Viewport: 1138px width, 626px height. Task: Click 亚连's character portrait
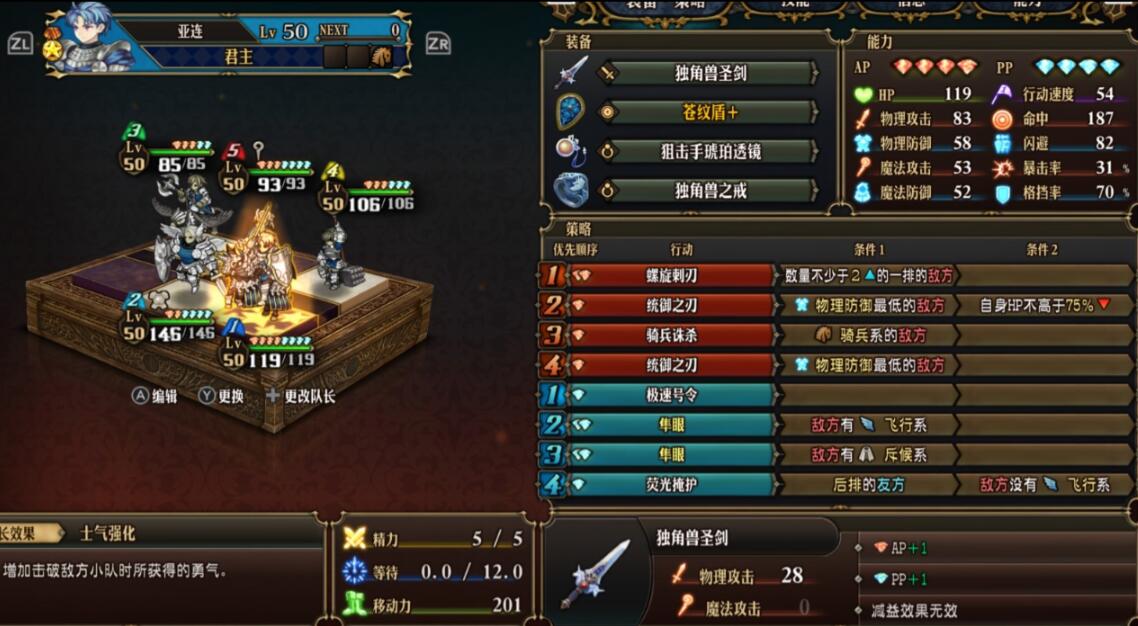click(90, 42)
